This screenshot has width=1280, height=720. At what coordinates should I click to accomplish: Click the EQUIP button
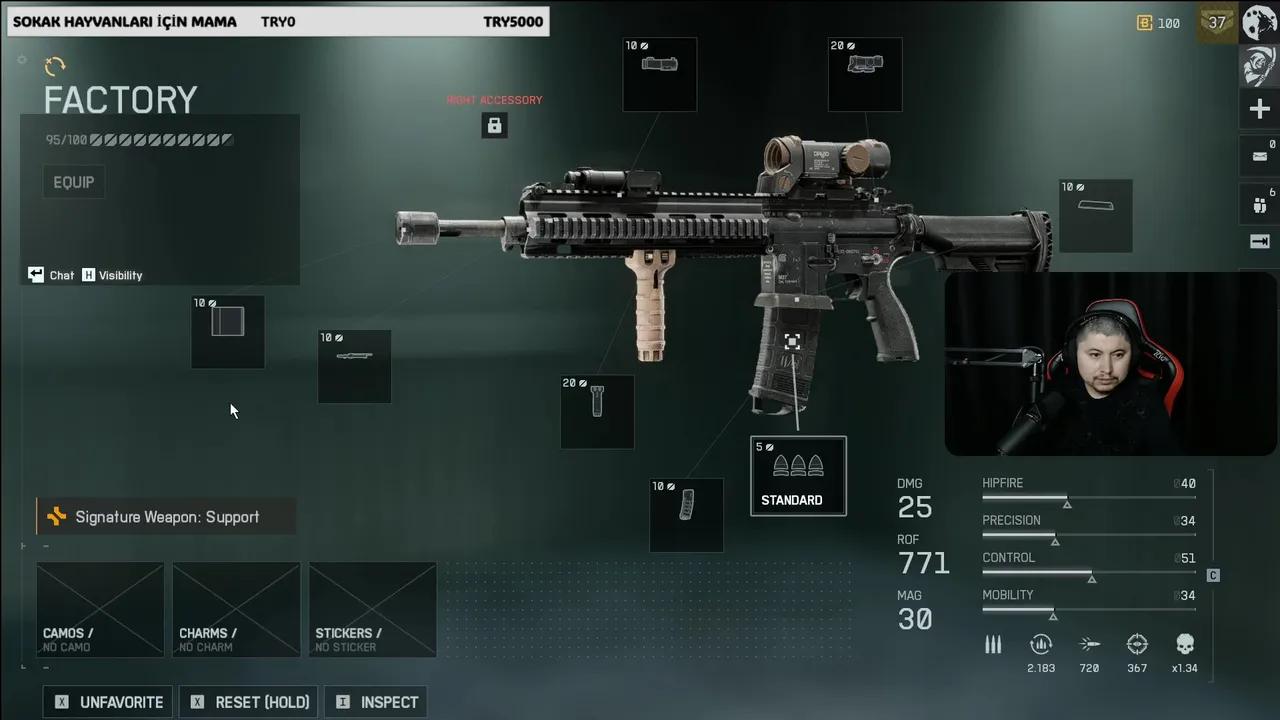click(74, 182)
